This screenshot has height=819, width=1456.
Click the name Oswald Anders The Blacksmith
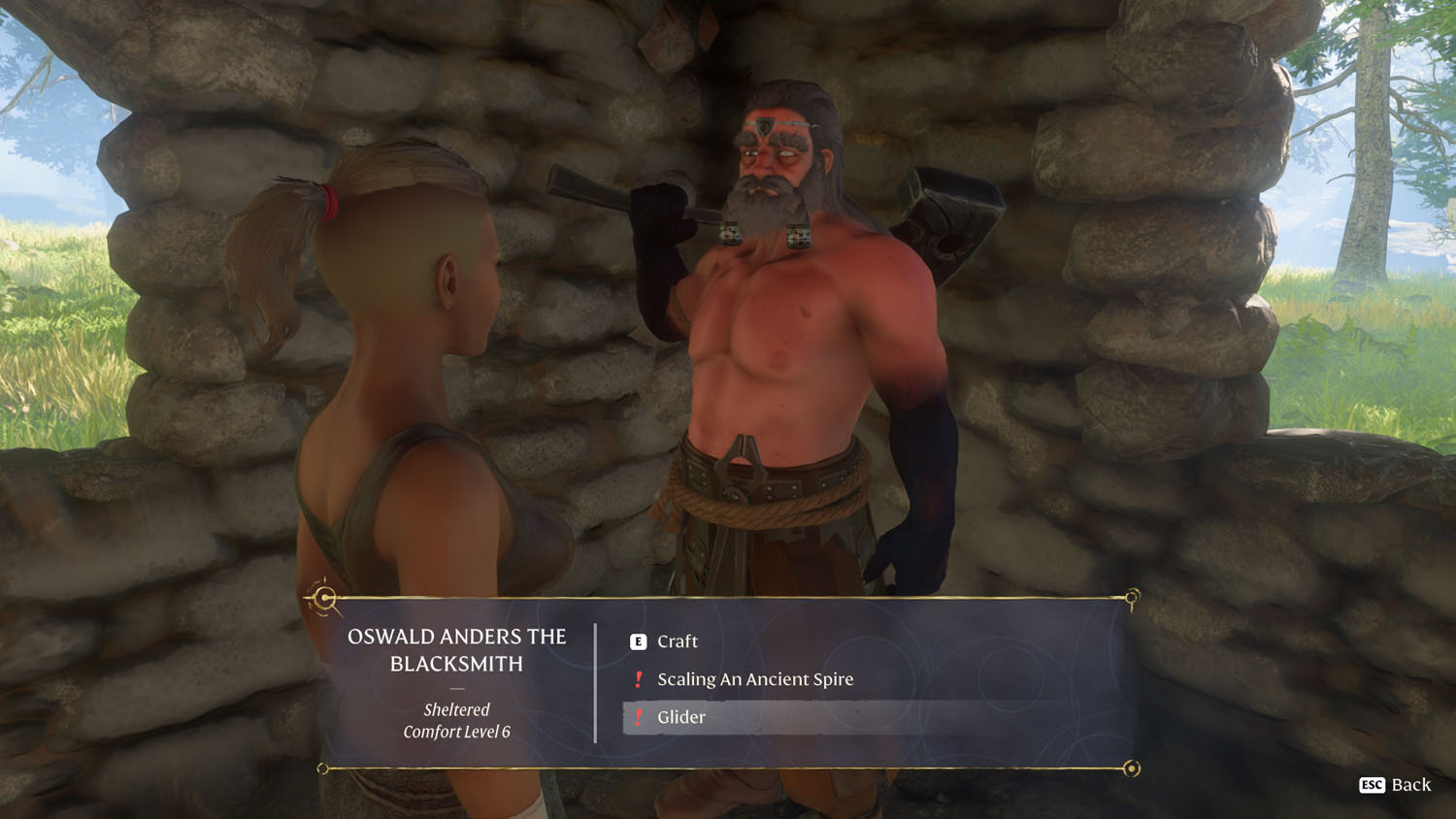coord(456,649)
